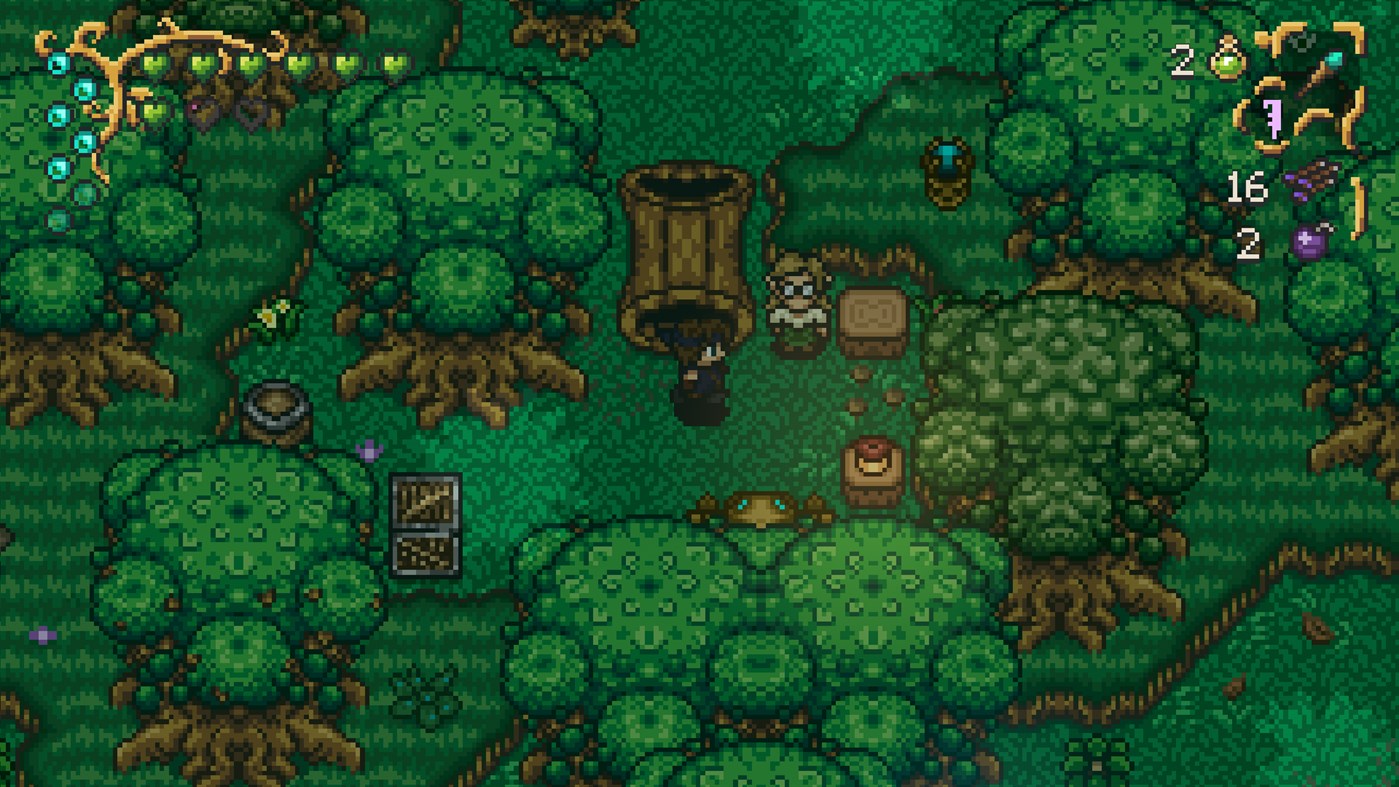This screenshot has width=1399, height=787.
Task: Click the faded blue mana orb at the bottom
Action: coord(58,219)
